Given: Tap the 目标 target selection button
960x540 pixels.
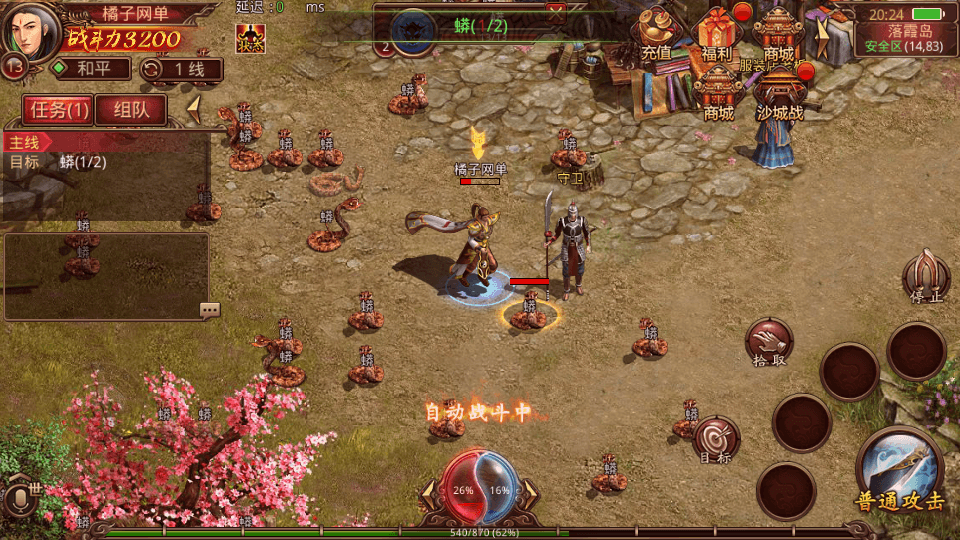Looking at the screenshot, I should tap(716, 440).
